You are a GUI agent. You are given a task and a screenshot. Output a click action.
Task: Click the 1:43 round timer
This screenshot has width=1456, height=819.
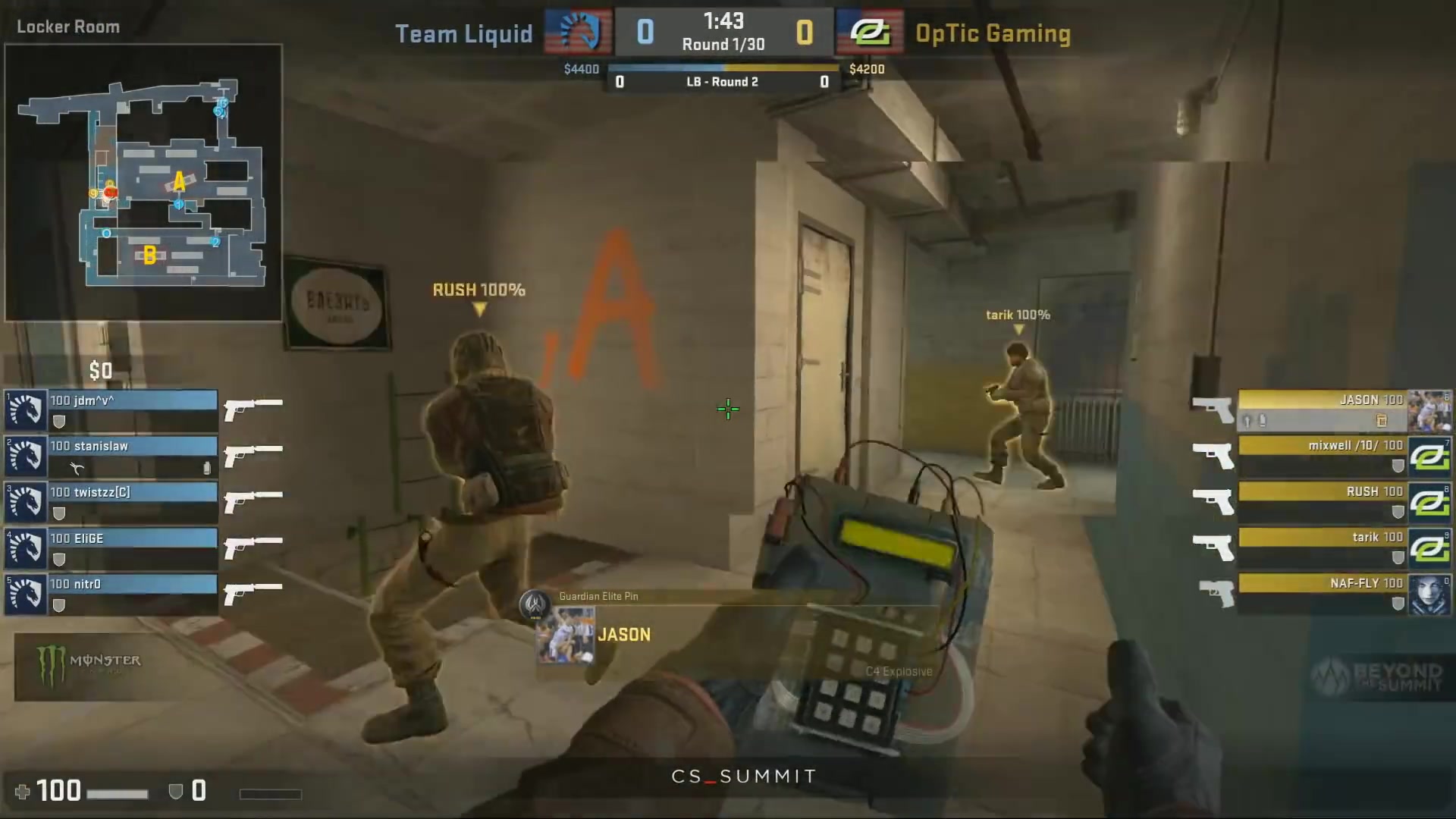[723, 20]
